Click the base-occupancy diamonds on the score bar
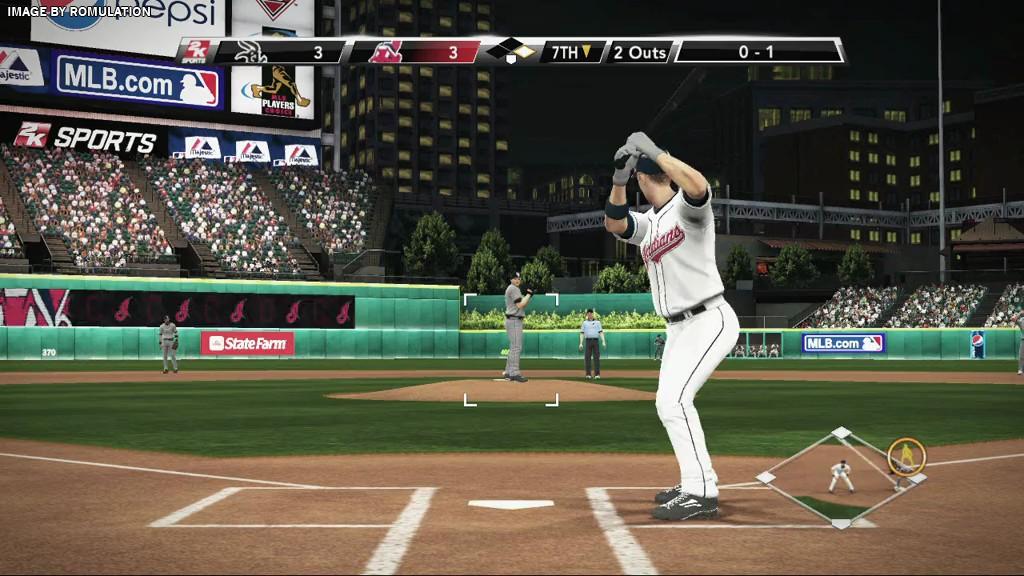Image resolution: width=1024 pixels, height=576 pixels. [511, 51]
